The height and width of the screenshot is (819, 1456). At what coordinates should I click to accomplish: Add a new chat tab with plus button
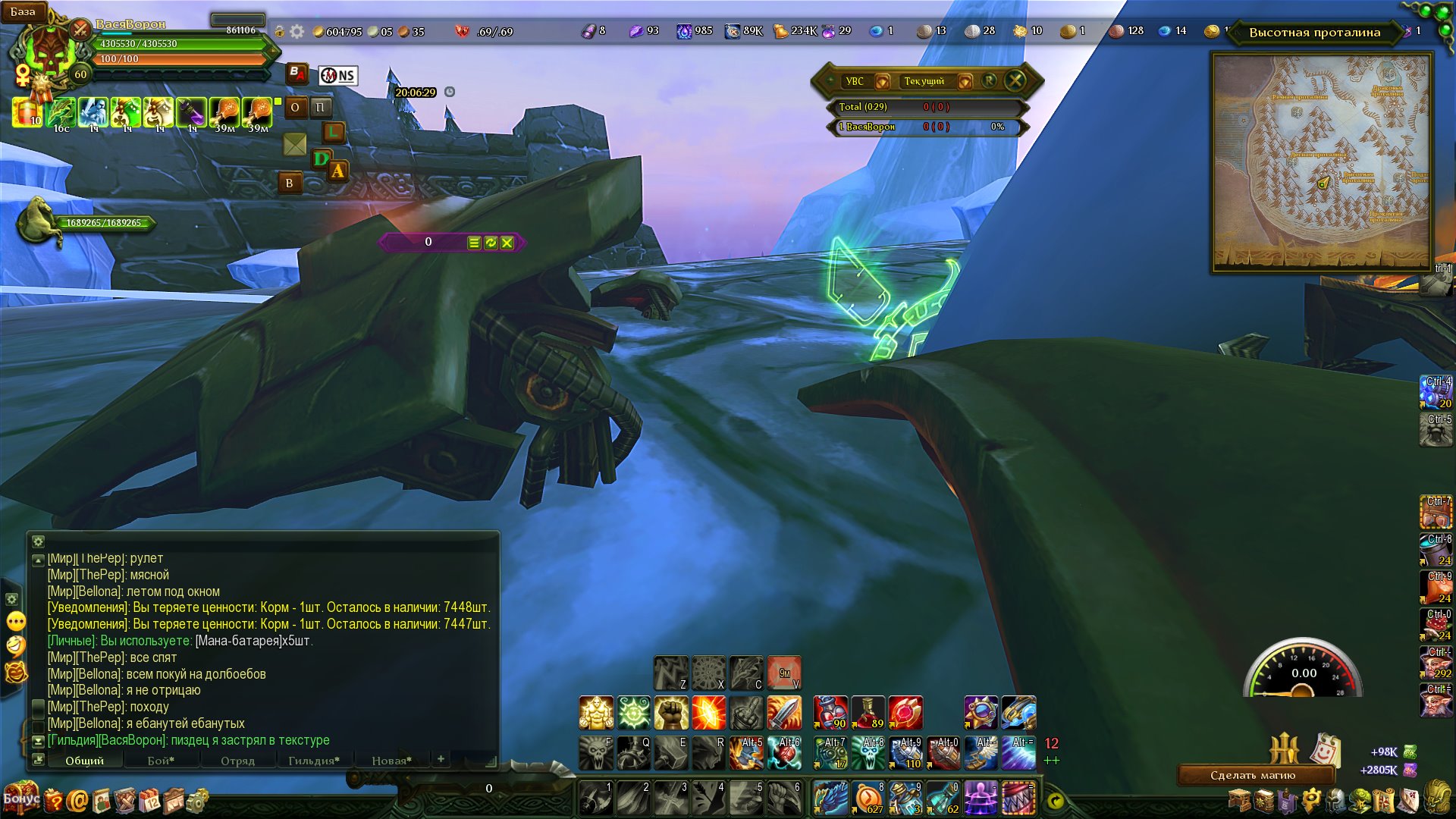tap(441, 759)
